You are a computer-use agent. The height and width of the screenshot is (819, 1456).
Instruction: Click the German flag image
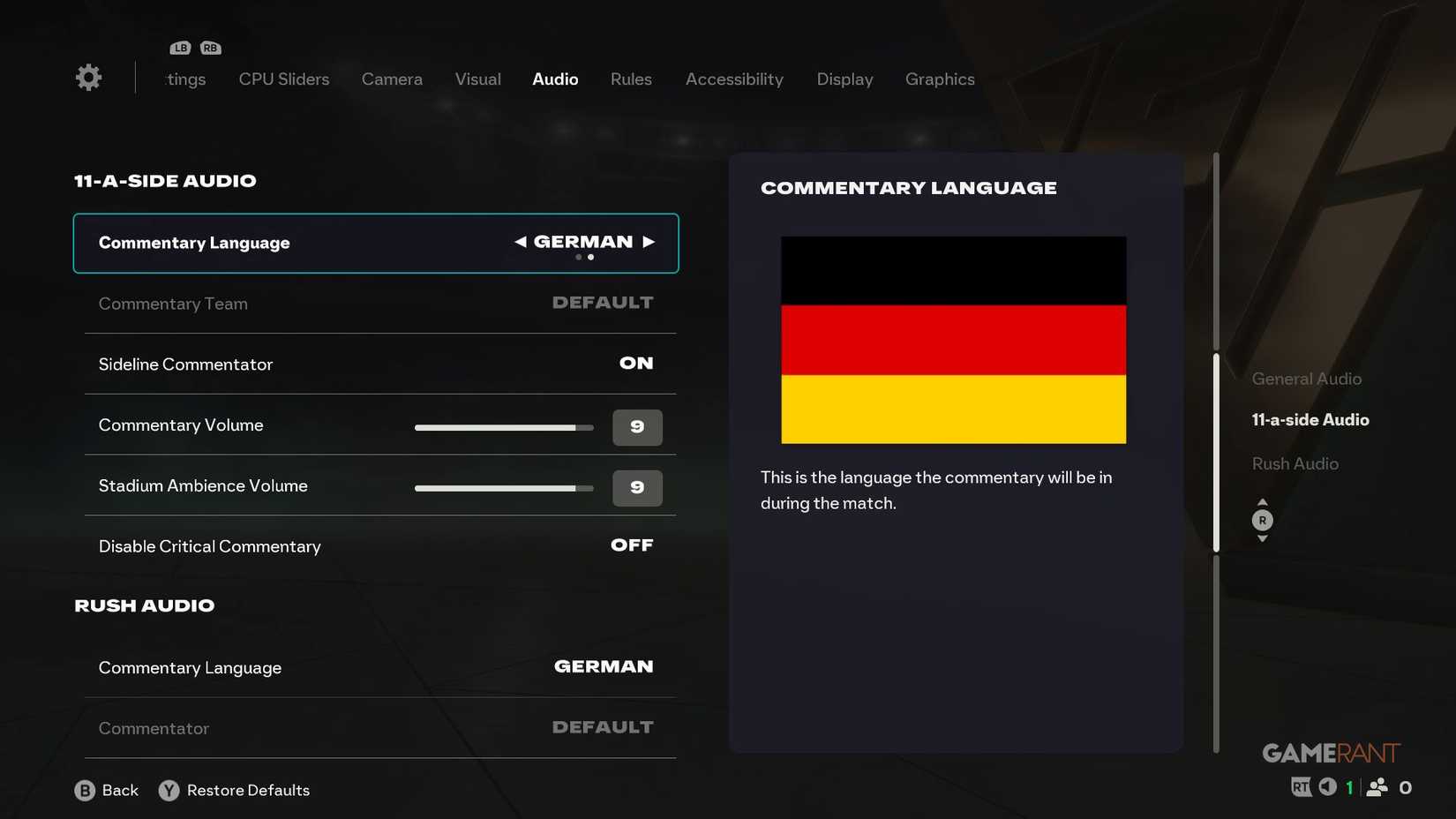953,339
